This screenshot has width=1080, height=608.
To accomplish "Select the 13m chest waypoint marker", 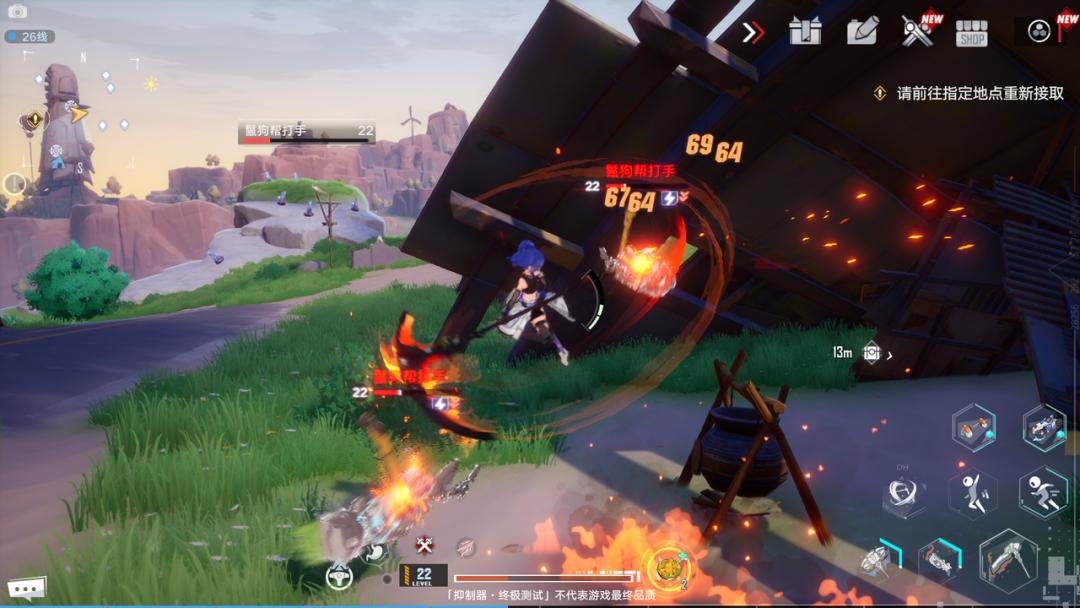I will (x=871, y=352).
